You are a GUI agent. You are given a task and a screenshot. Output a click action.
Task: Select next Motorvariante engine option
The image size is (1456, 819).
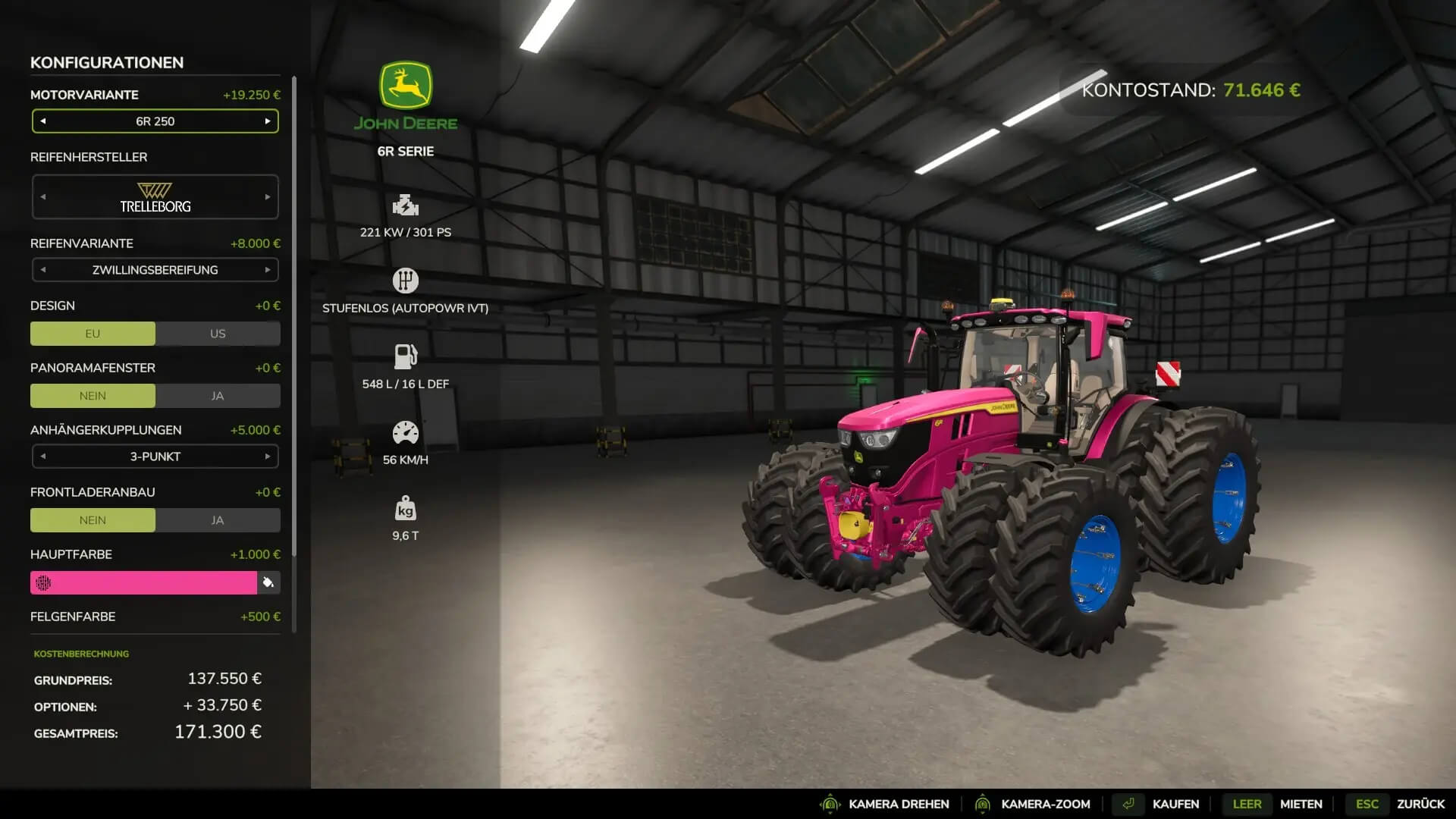coord(267,121)
